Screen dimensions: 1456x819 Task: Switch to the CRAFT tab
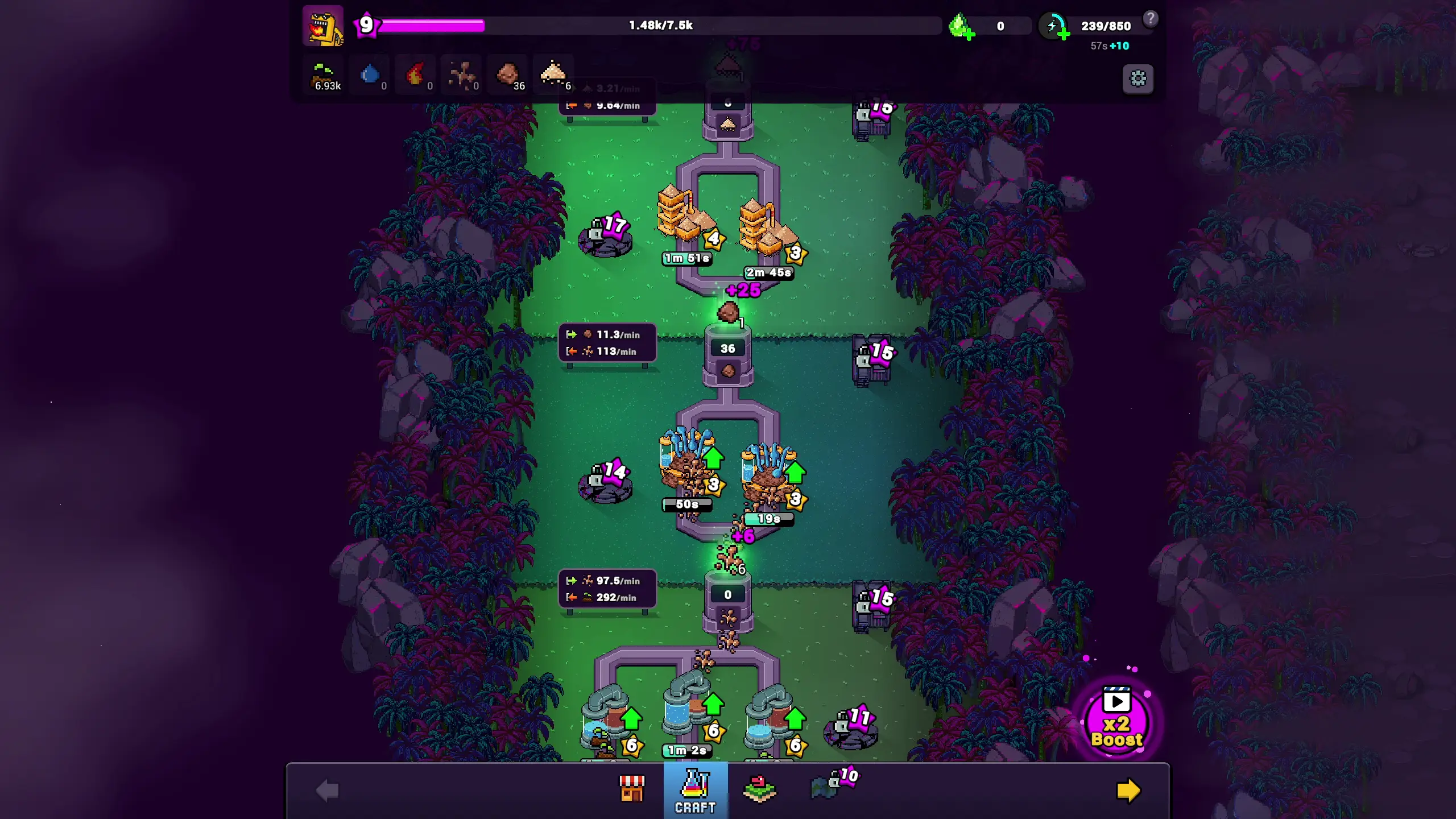coord(695,790)
